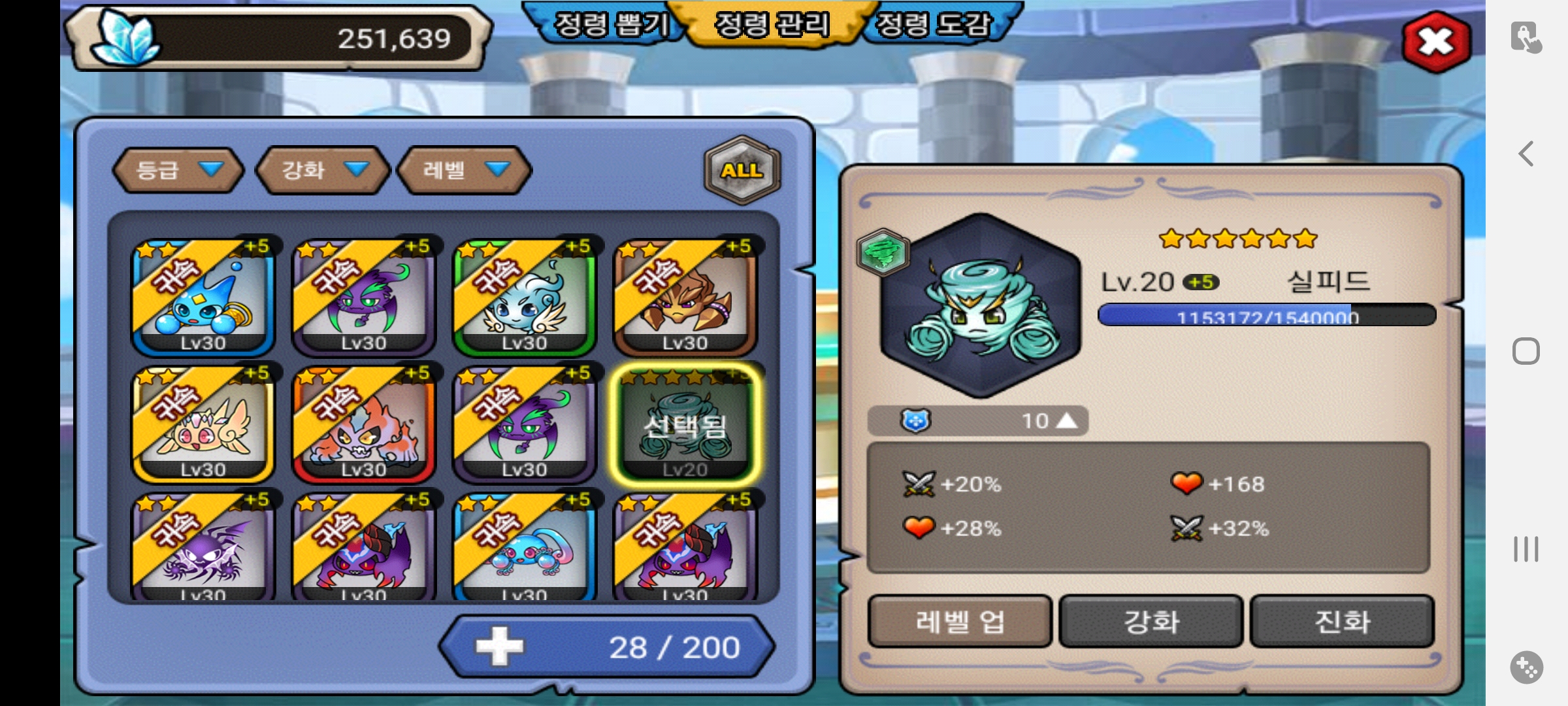Switch to the 정령 뽑기 tab
The height and width of the screenshot is (706, 1568).
pyautogui.click(x=610, y=25)
